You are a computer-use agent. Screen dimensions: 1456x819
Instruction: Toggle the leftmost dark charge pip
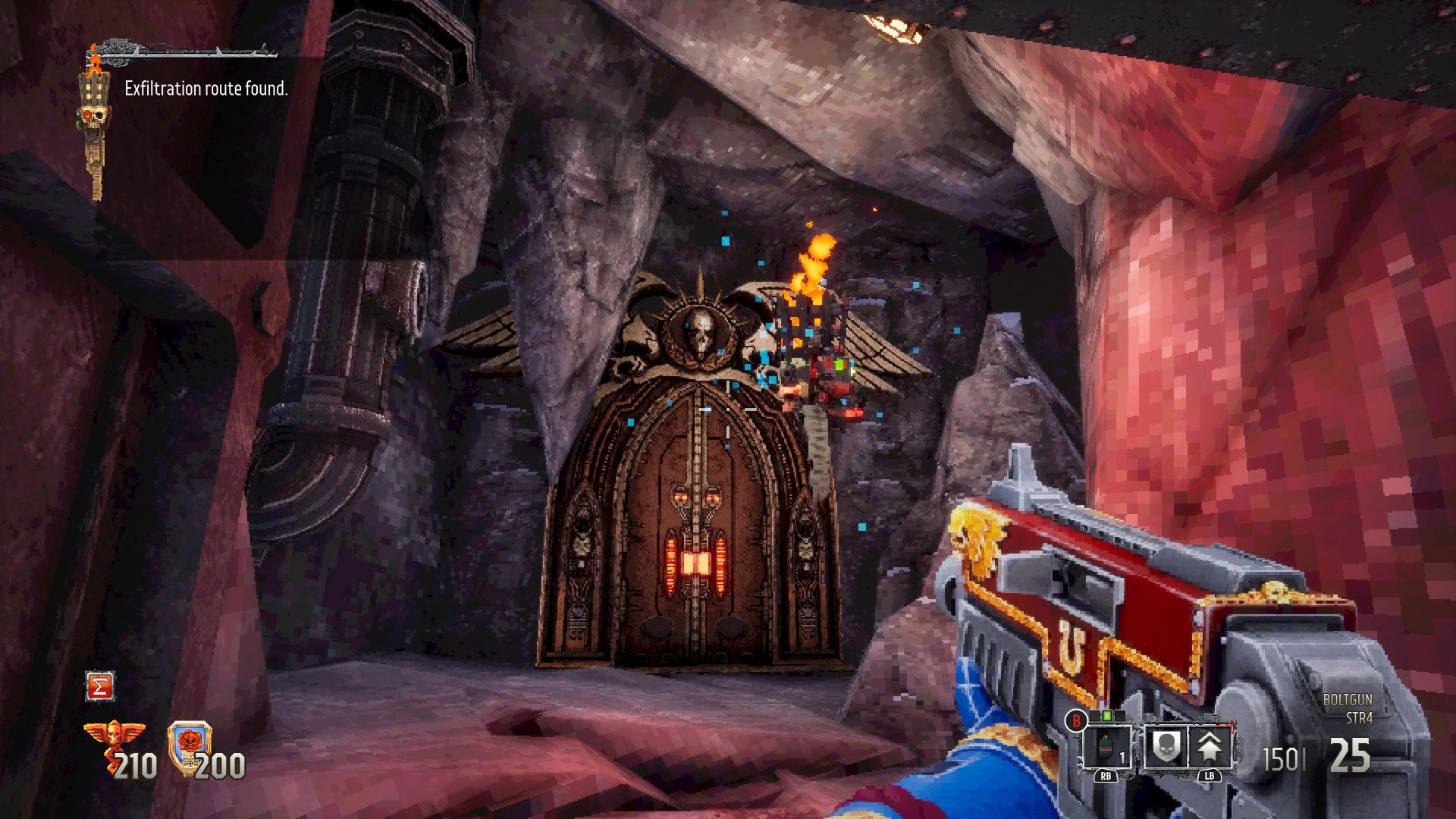click(1095, 715)
